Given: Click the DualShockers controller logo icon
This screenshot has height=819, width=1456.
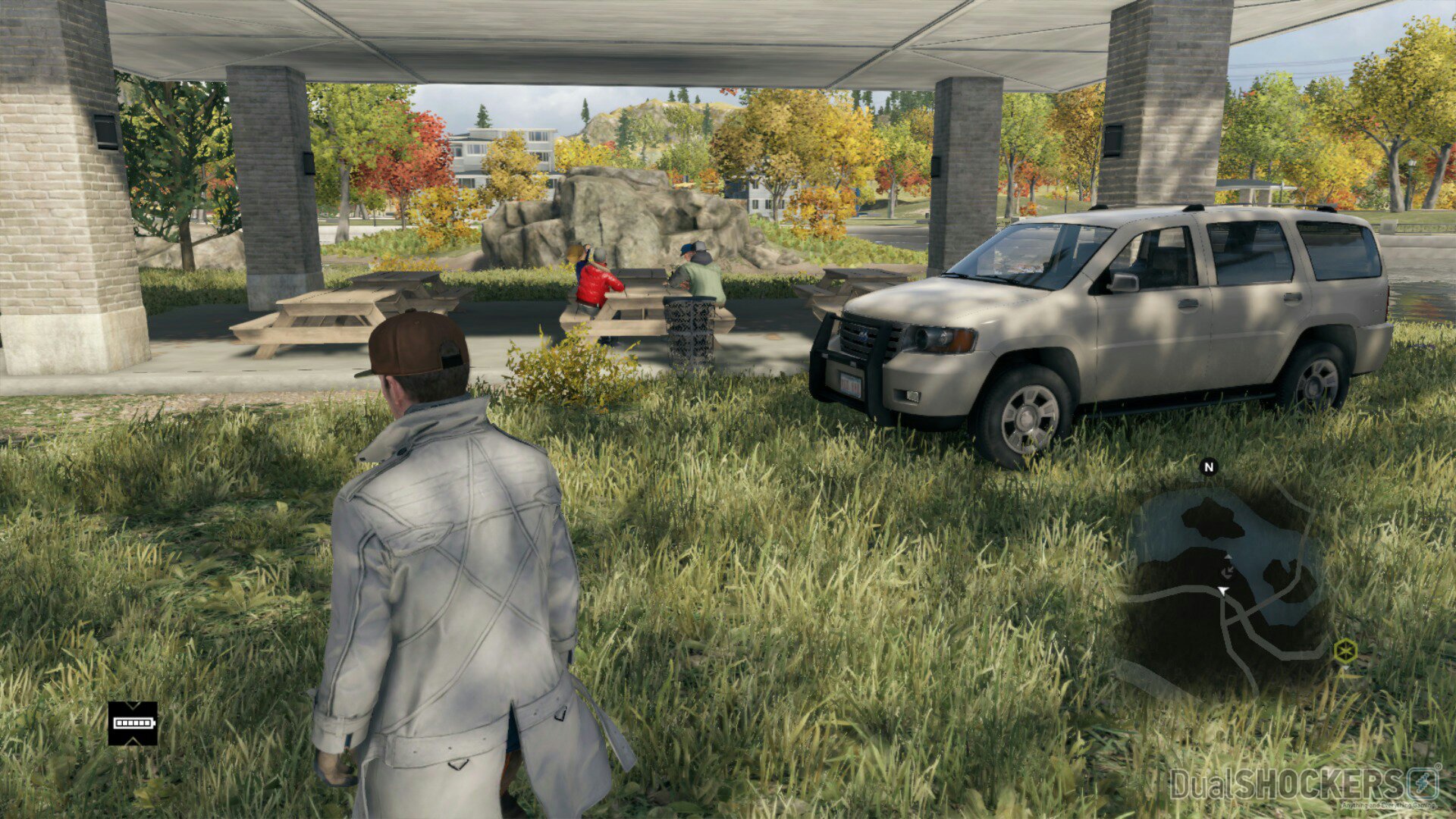Looking at the screenshot, I should (1423, 781).
